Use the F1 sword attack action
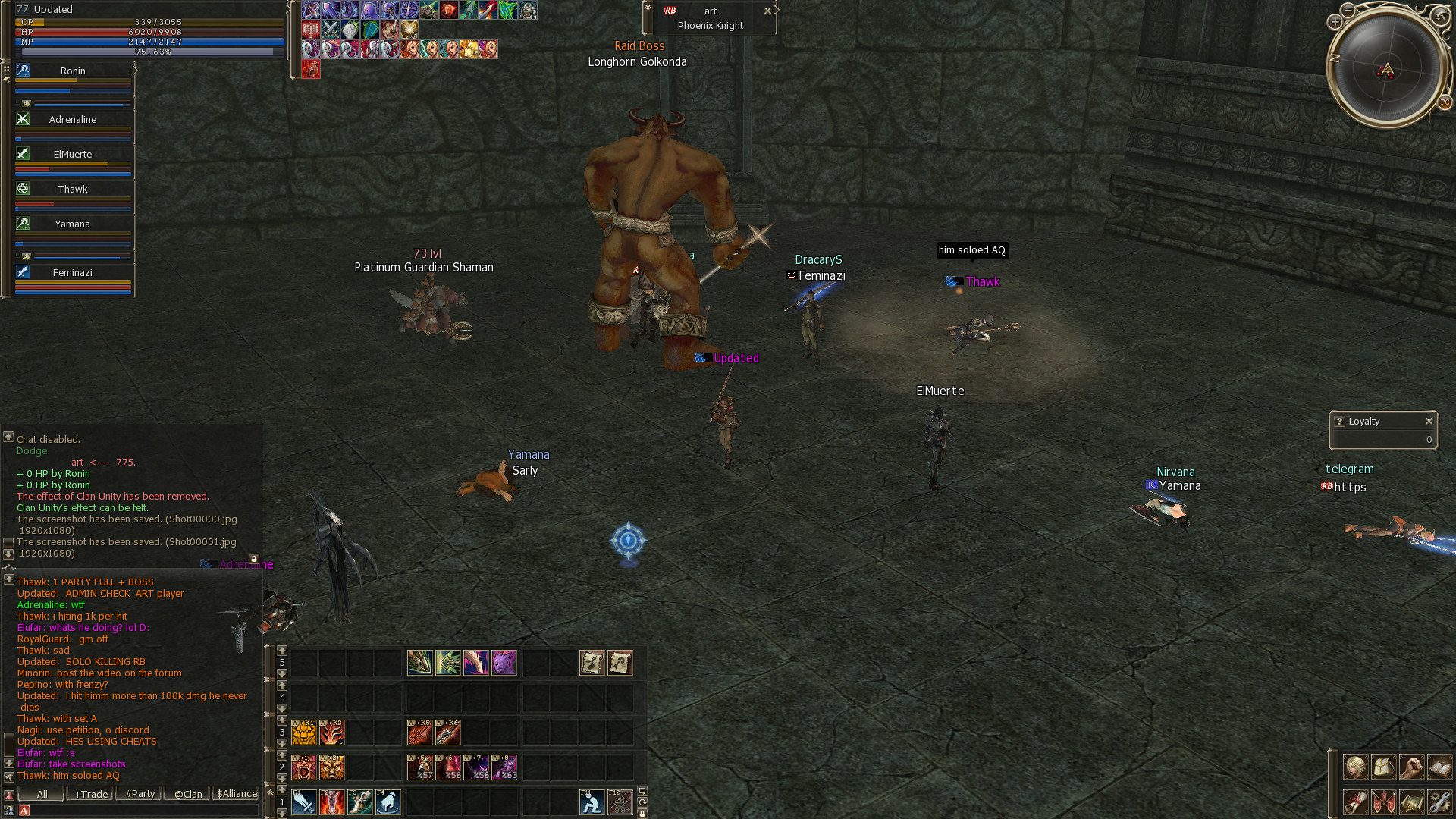The width and height of the screenshot is (1456, 819). (304, 802)
